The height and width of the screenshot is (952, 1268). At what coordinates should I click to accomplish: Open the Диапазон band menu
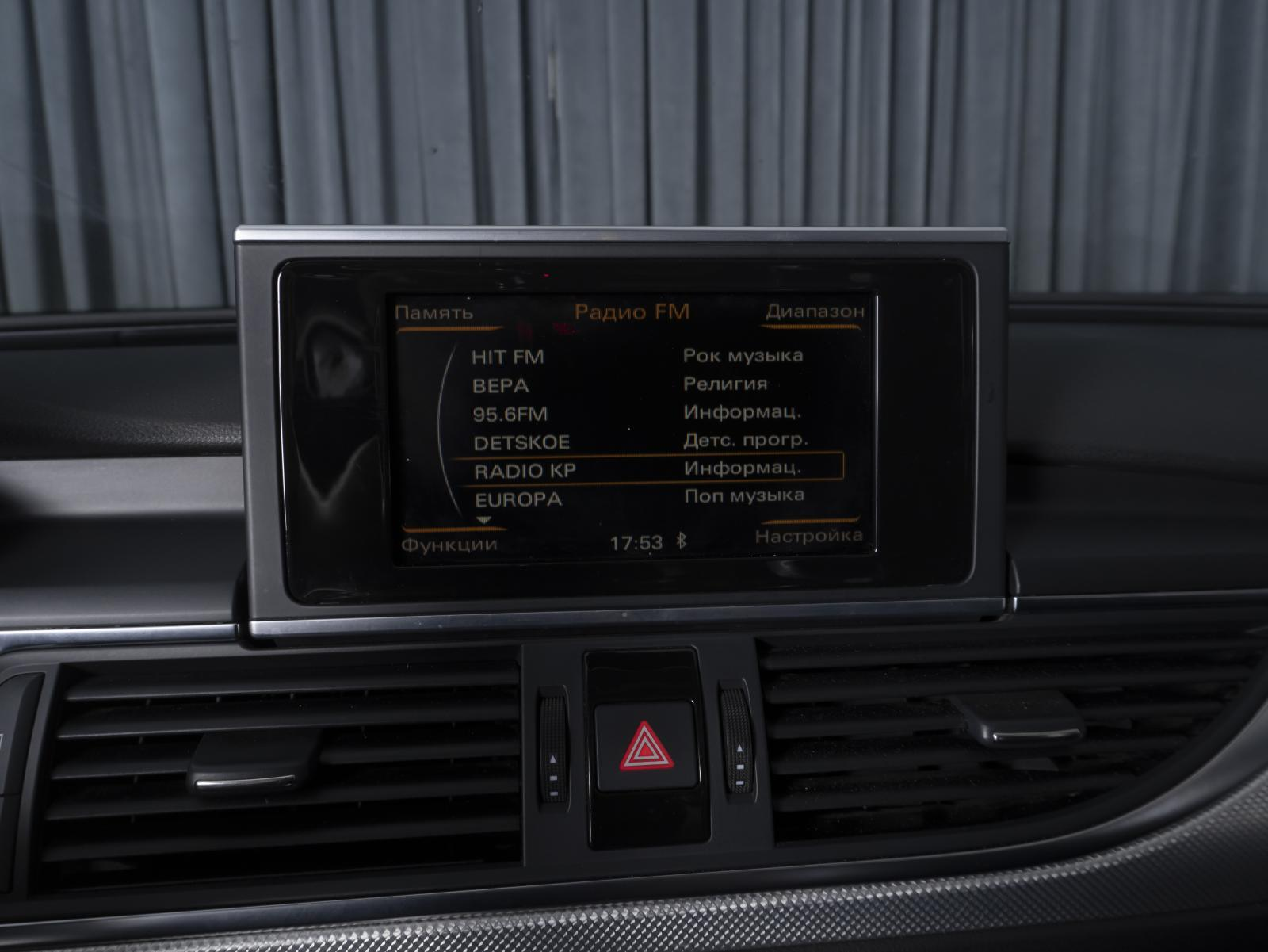(815, 312)
